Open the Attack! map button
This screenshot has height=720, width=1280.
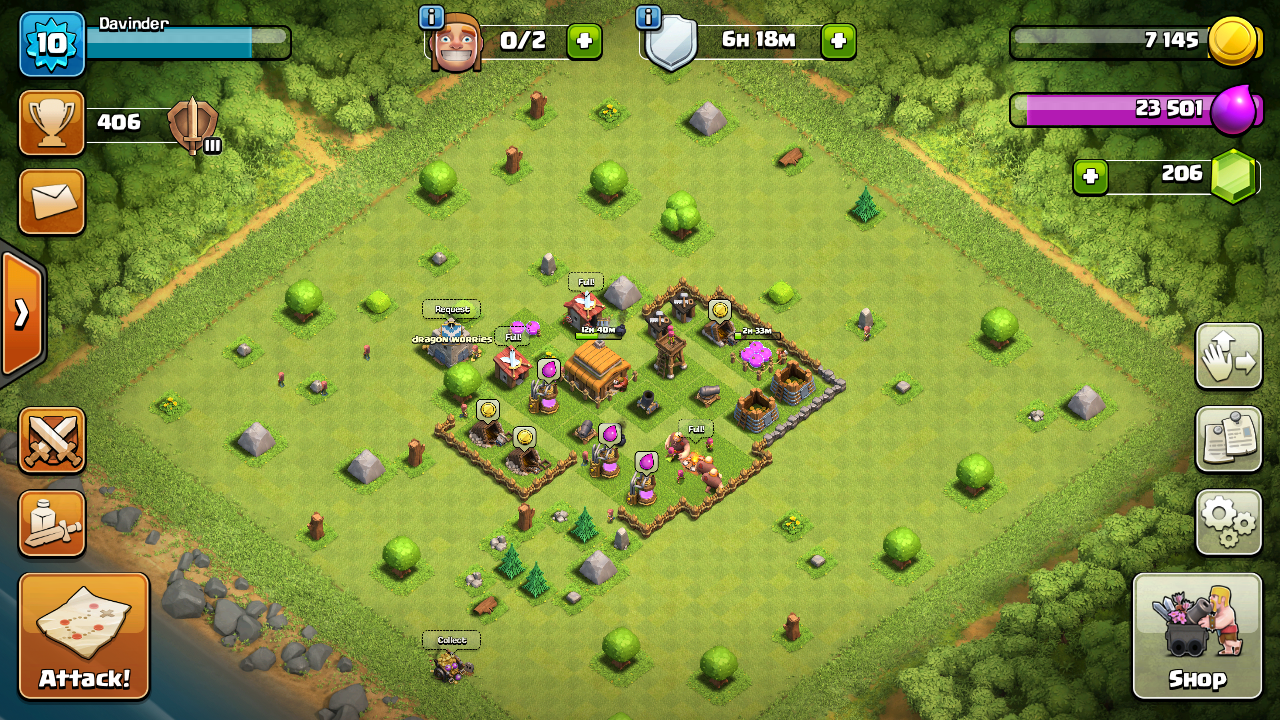point(84,636)
